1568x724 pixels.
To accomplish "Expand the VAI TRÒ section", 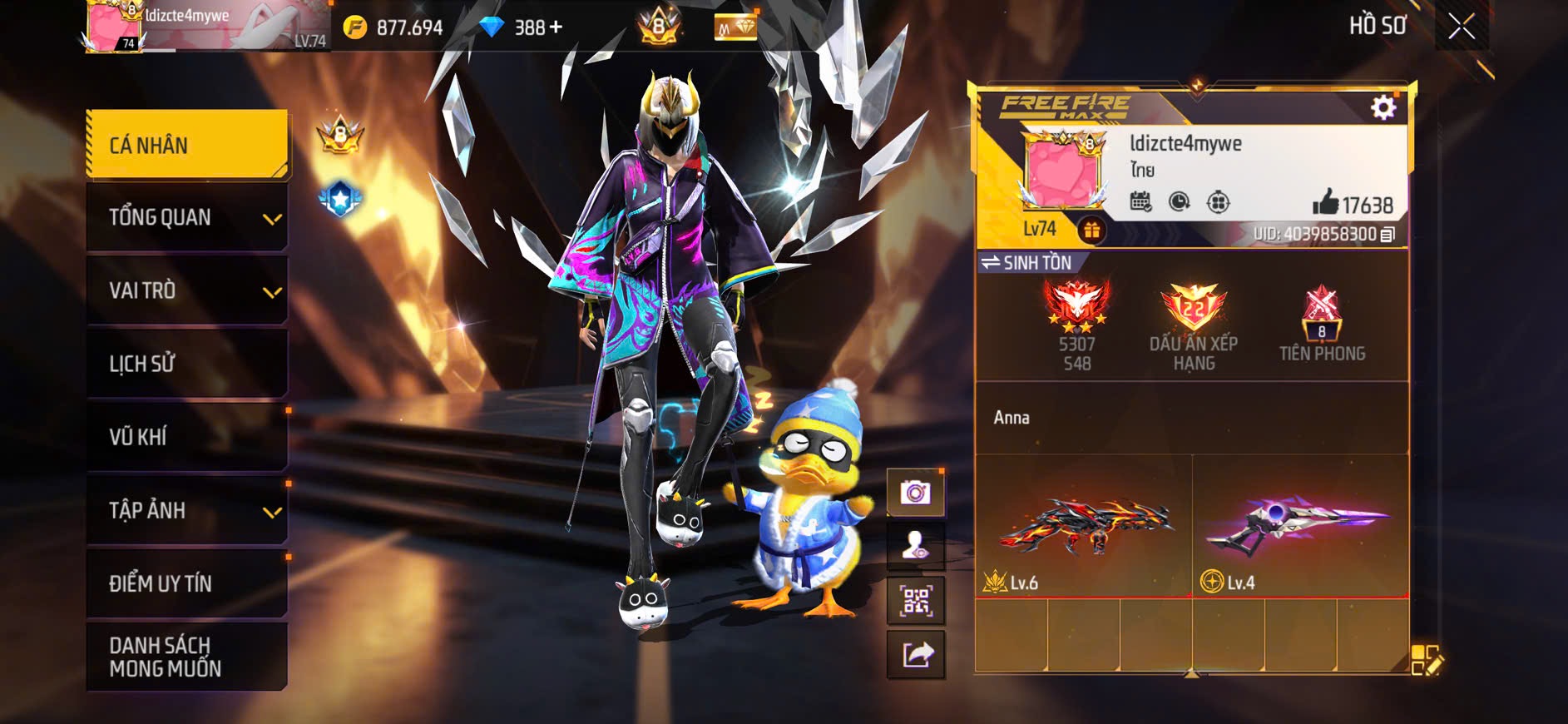I will point(187,291).
